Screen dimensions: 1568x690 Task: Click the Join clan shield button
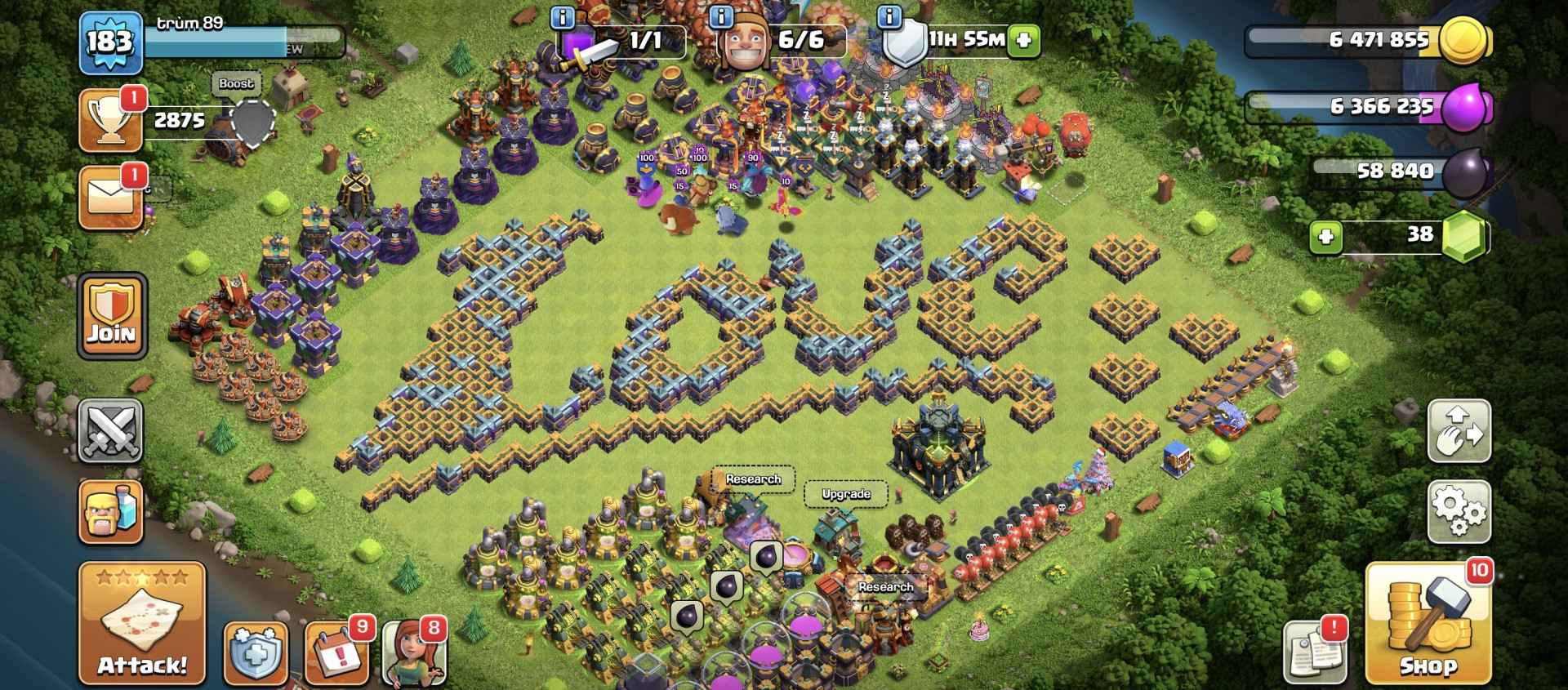[x=112, y=315]
